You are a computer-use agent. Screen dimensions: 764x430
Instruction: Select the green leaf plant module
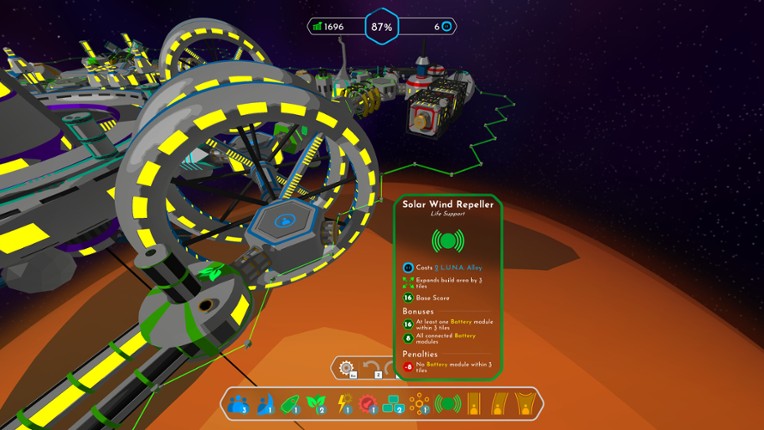coord(315,404)
